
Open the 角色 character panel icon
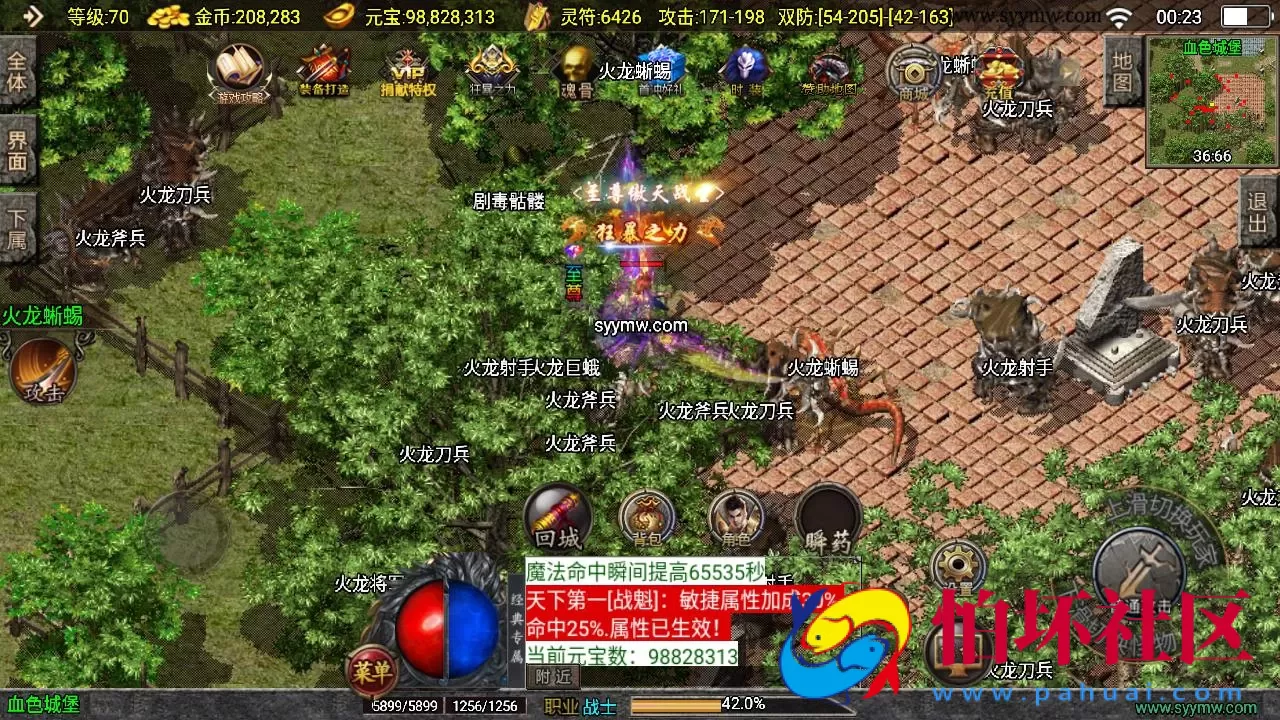coord(737,518)
